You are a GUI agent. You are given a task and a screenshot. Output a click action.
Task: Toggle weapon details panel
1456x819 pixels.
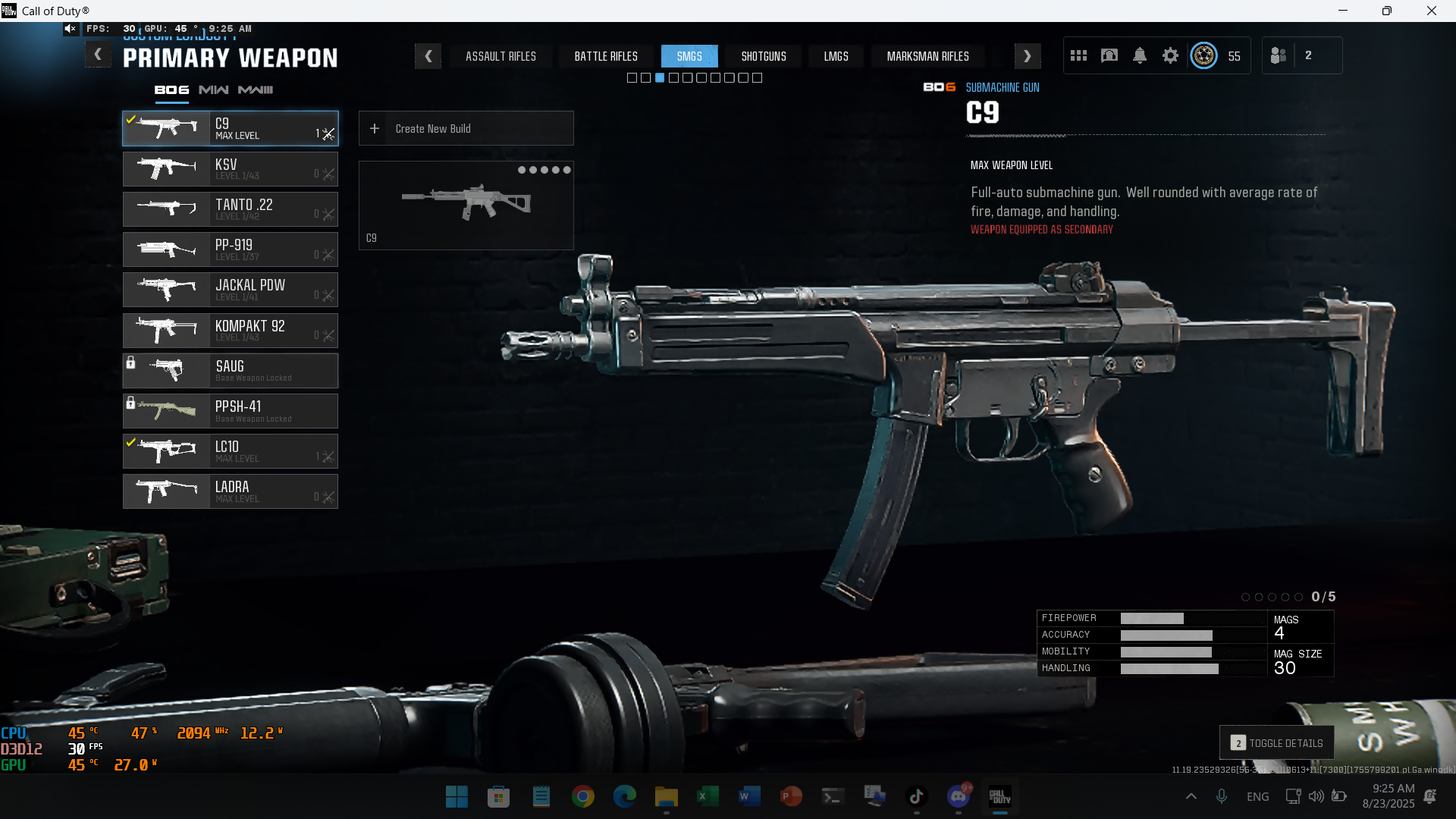[x=1277, y=743]
